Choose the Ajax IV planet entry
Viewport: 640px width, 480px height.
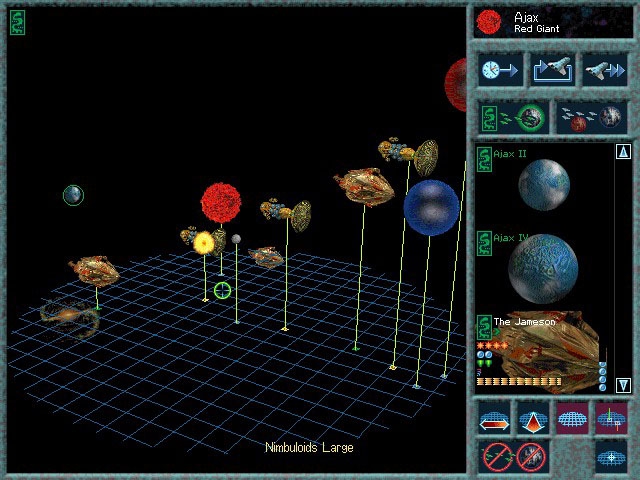coord(543,265)
